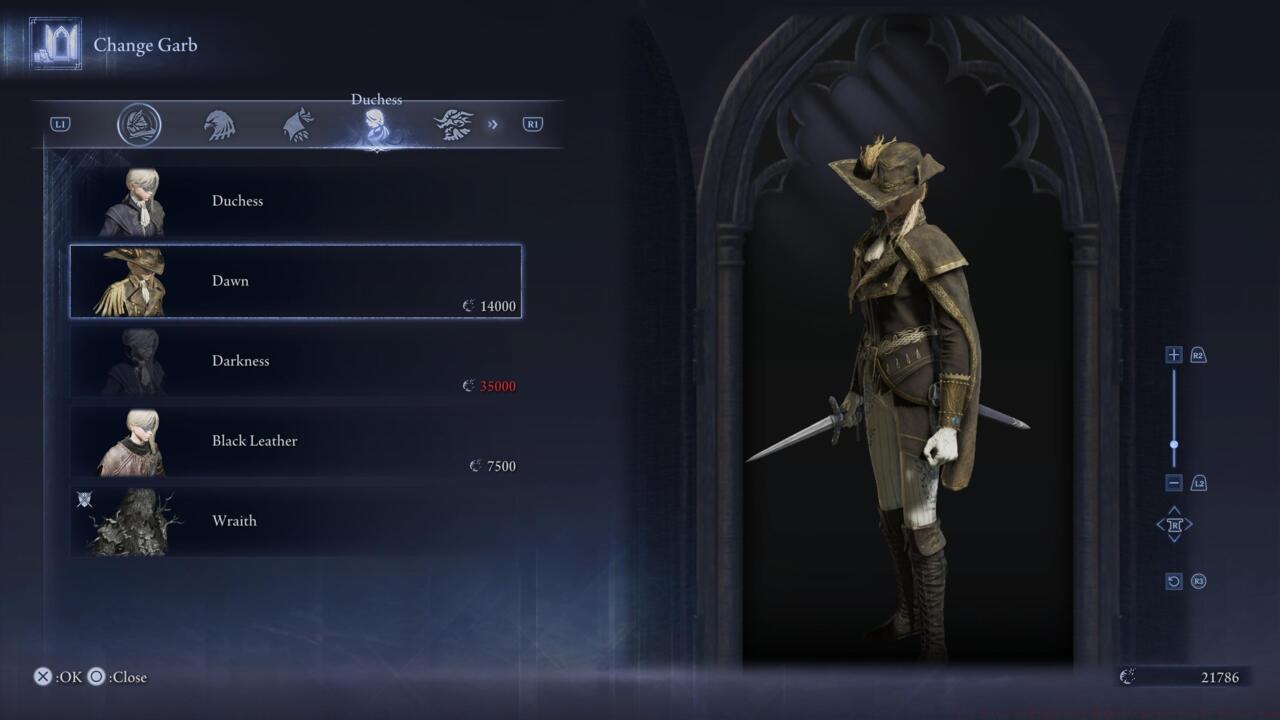Click the zoom slider handle
Viewport: 1280px width, 720px height.
(1174, 445)
